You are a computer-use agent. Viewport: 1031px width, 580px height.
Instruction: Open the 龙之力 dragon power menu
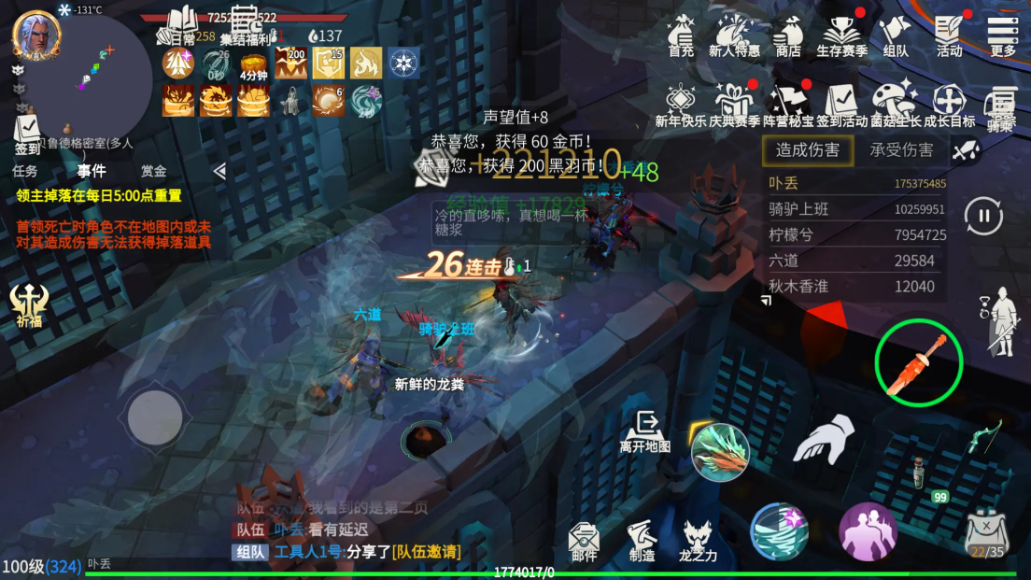(x=699, y=541)
